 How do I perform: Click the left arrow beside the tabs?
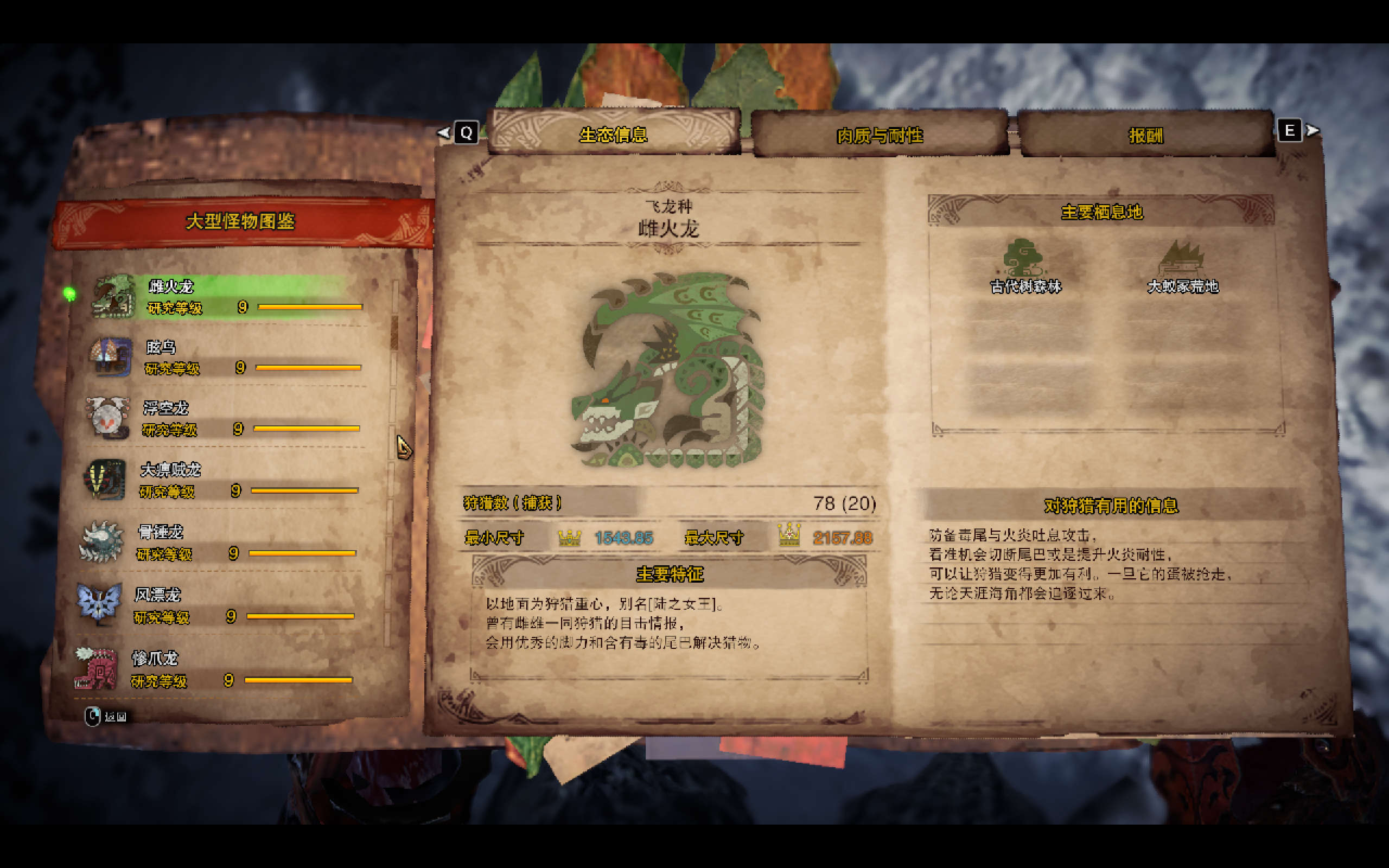click(x=444, y=132)
